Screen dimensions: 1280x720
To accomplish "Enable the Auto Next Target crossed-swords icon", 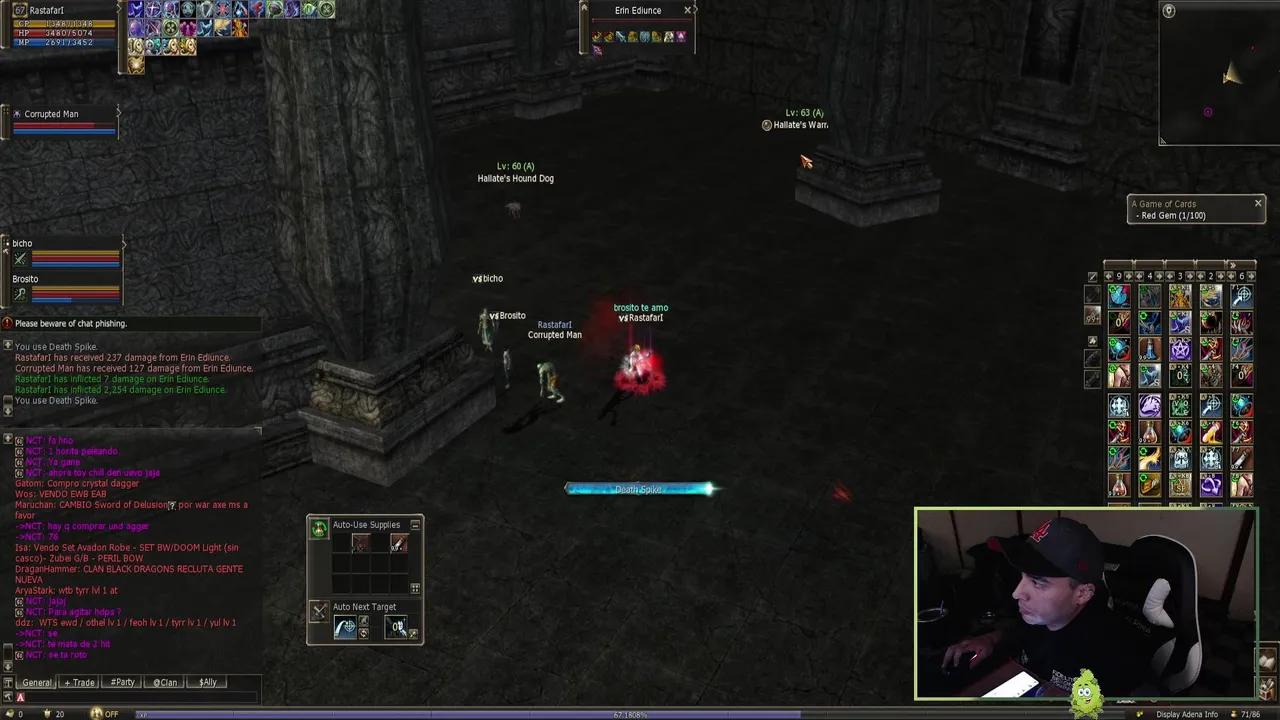I will (x=317, y=610).
